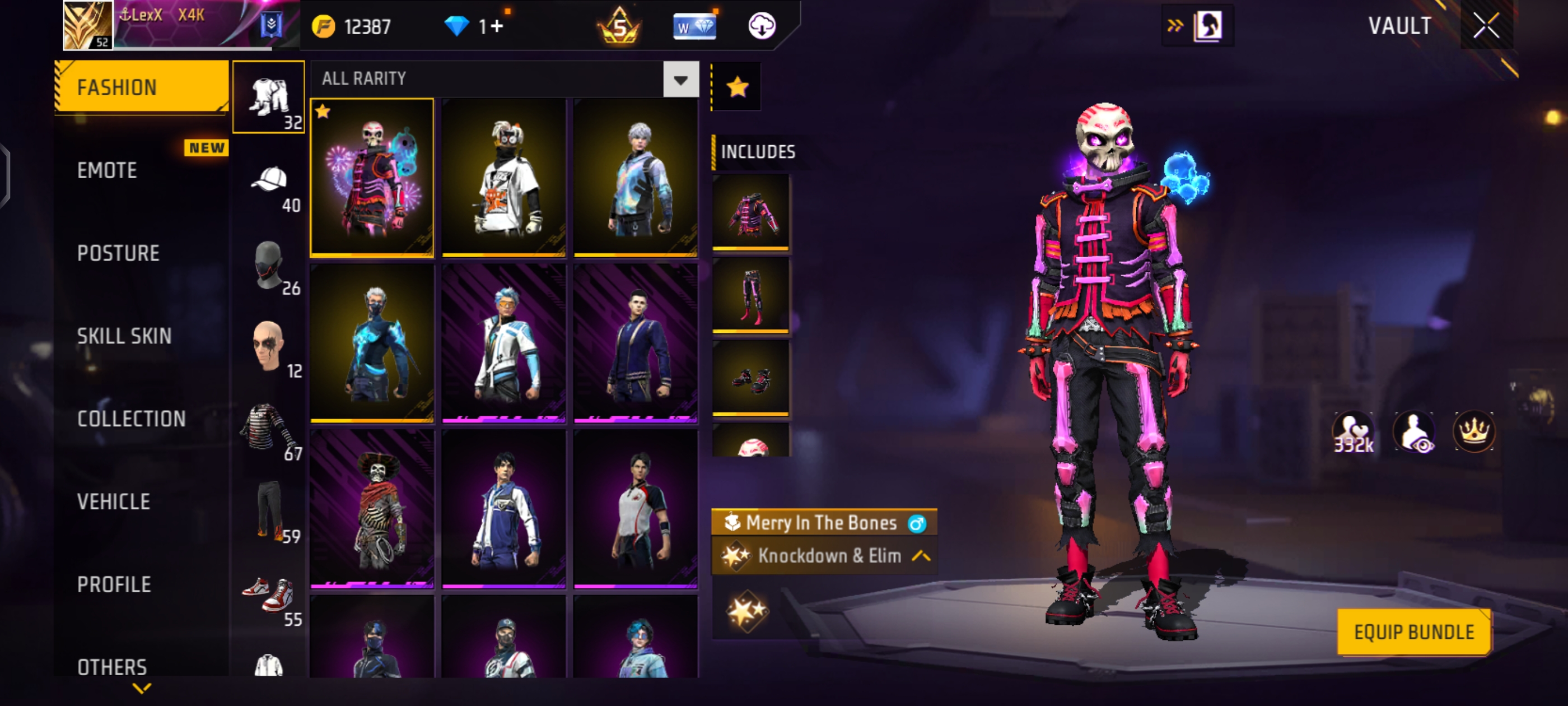Screen dimensions: 1568x706
Task: Open the Emote category
Action: 107,170
